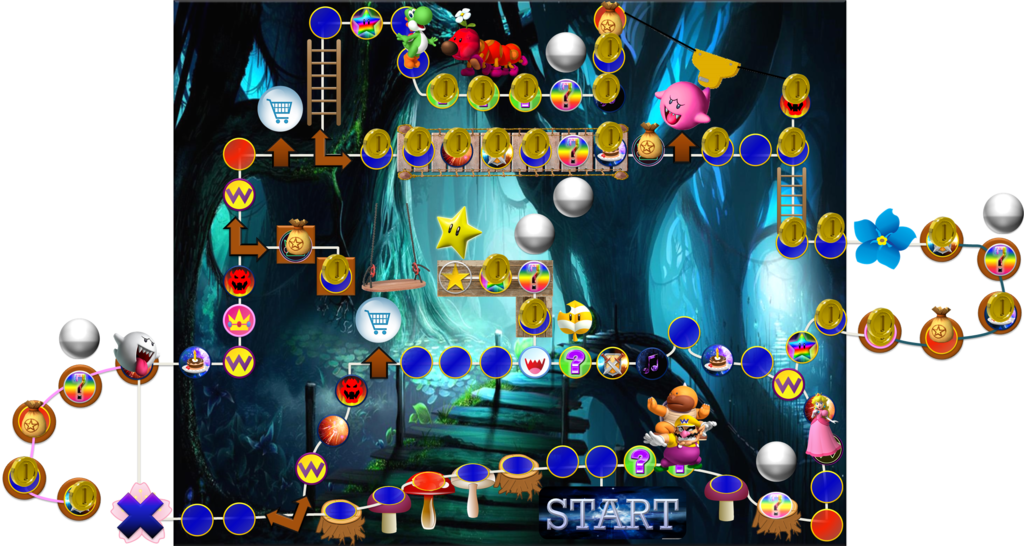This screenshot has width=1024, height=546.
Task: Choose the white Boo face space with red mouth
Action: (x=535, y=361)
